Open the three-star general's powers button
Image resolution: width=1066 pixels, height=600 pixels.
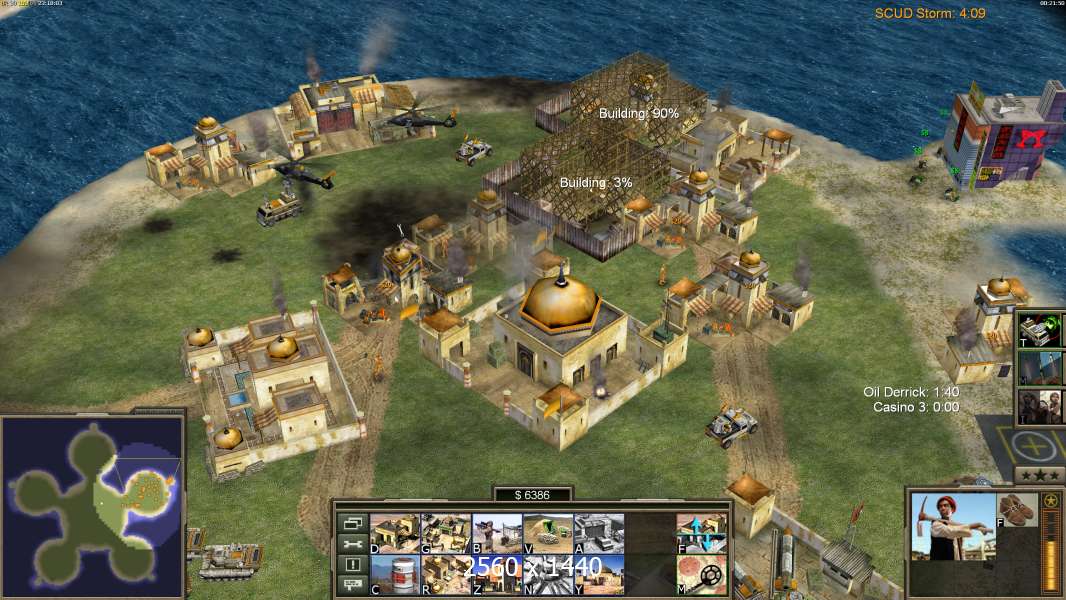pos(1038,474)
